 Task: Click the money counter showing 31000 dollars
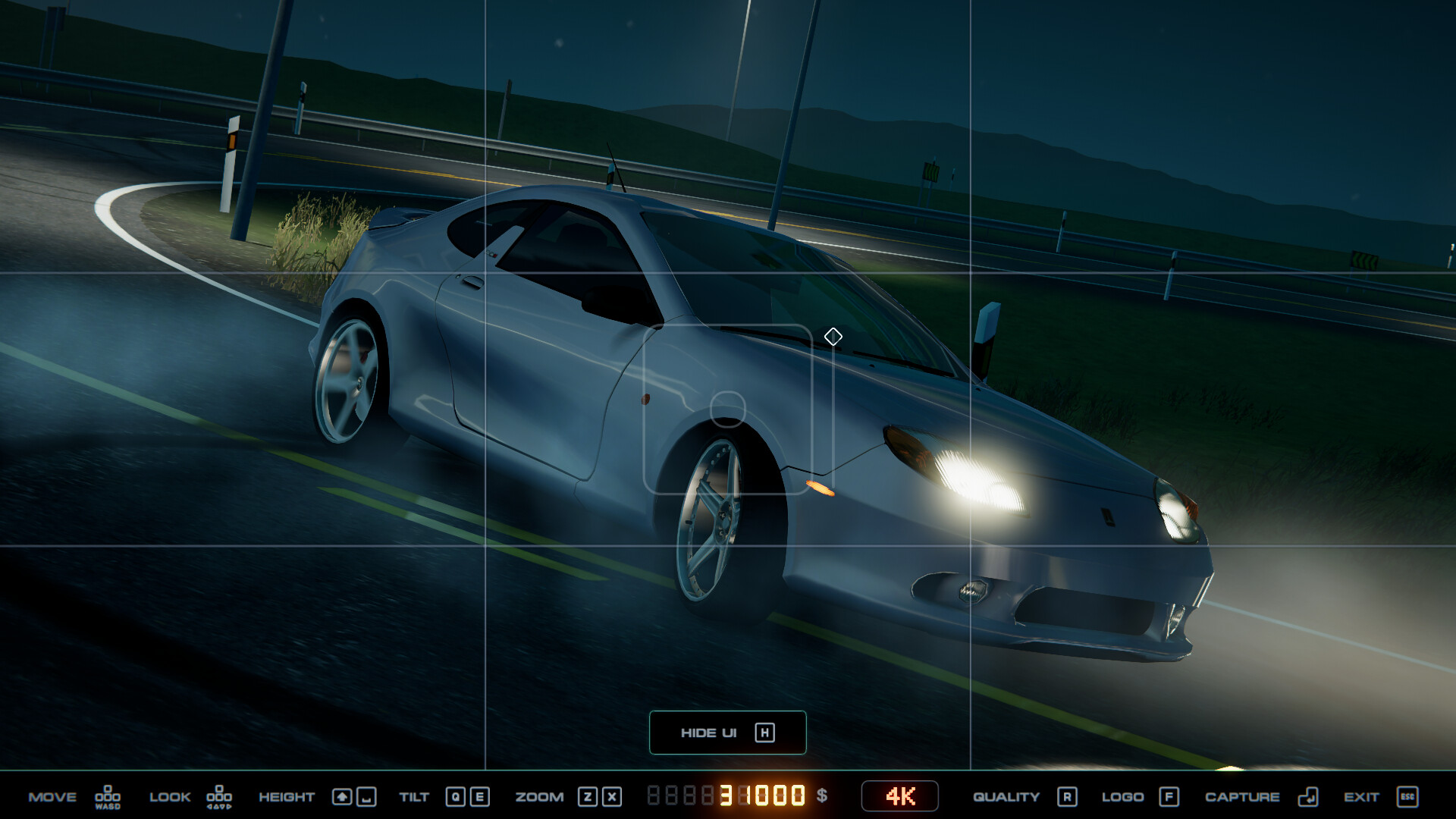coord(758,796)
